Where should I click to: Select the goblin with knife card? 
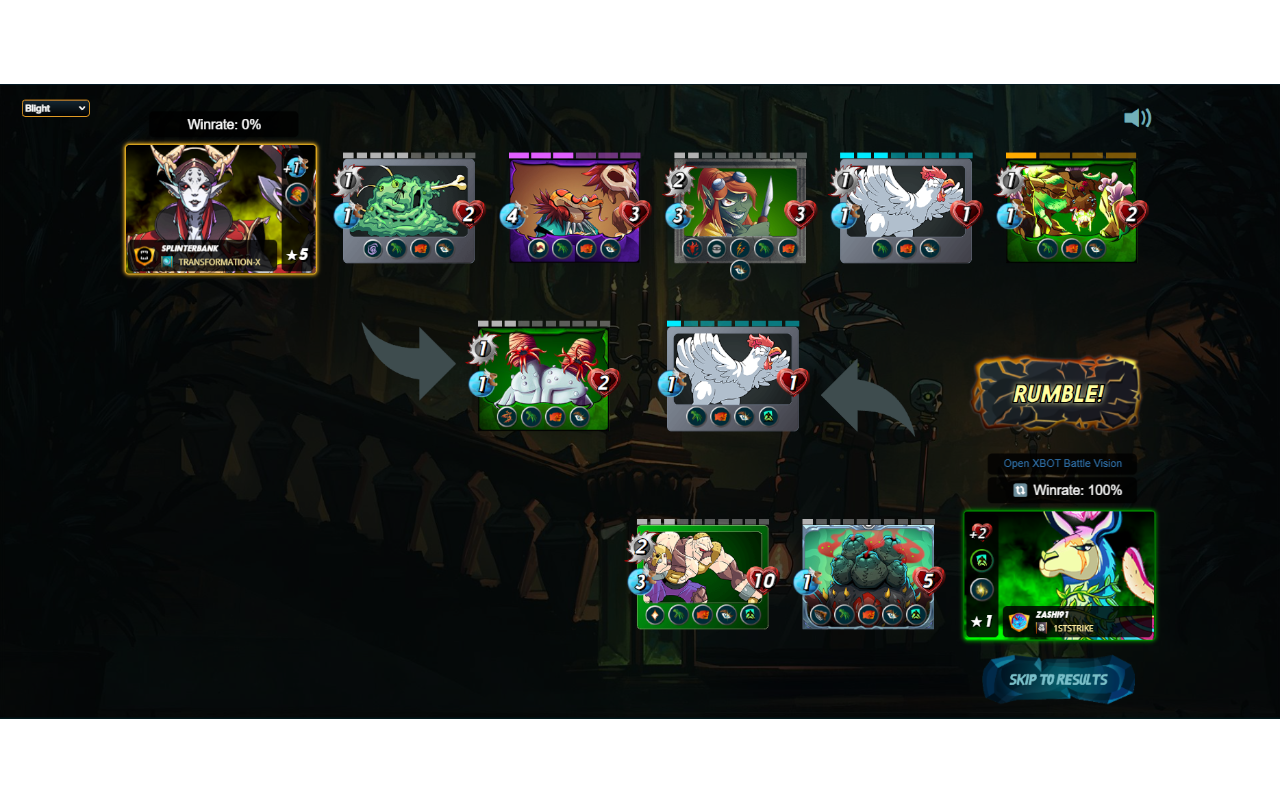(740, 208)
